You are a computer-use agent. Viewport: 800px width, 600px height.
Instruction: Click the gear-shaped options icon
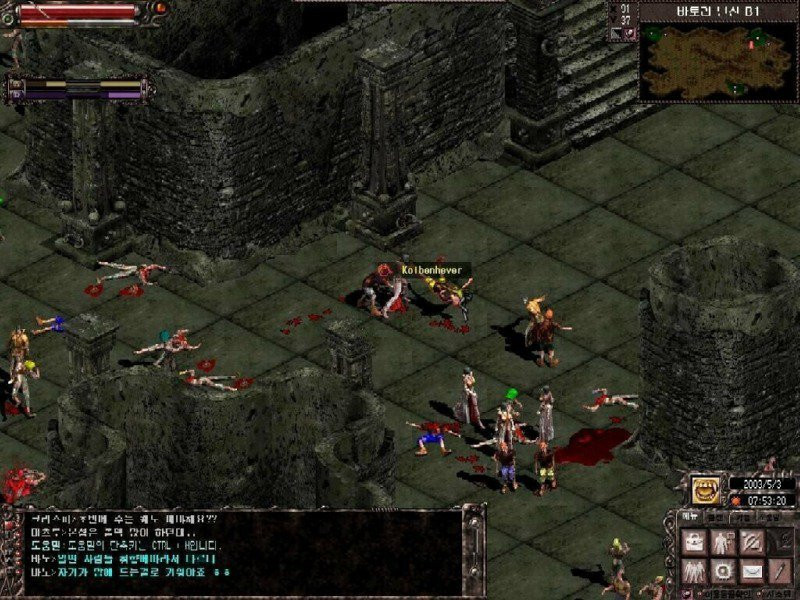click(x=722, y=571)
